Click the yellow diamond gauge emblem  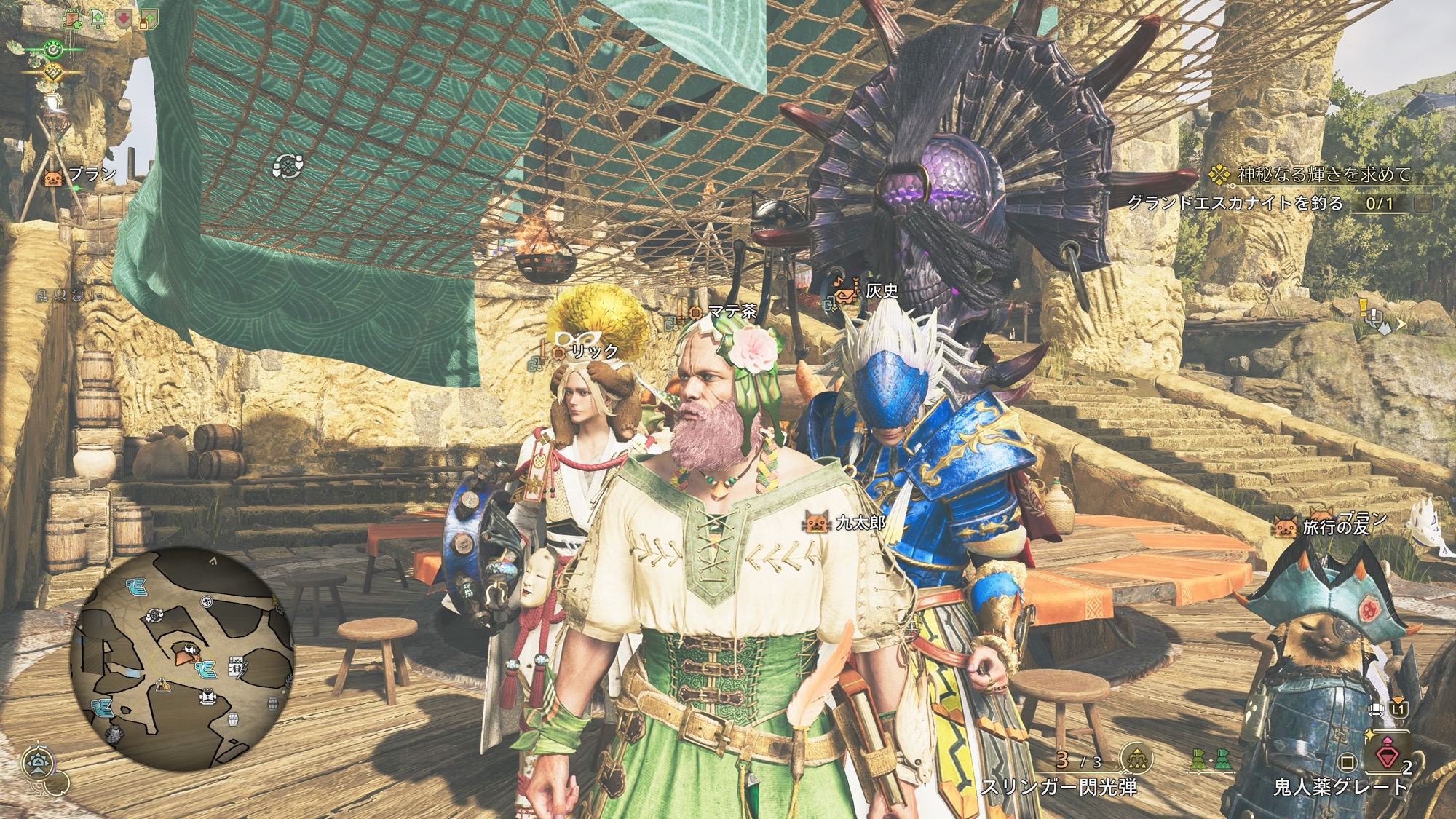[52, 71]
